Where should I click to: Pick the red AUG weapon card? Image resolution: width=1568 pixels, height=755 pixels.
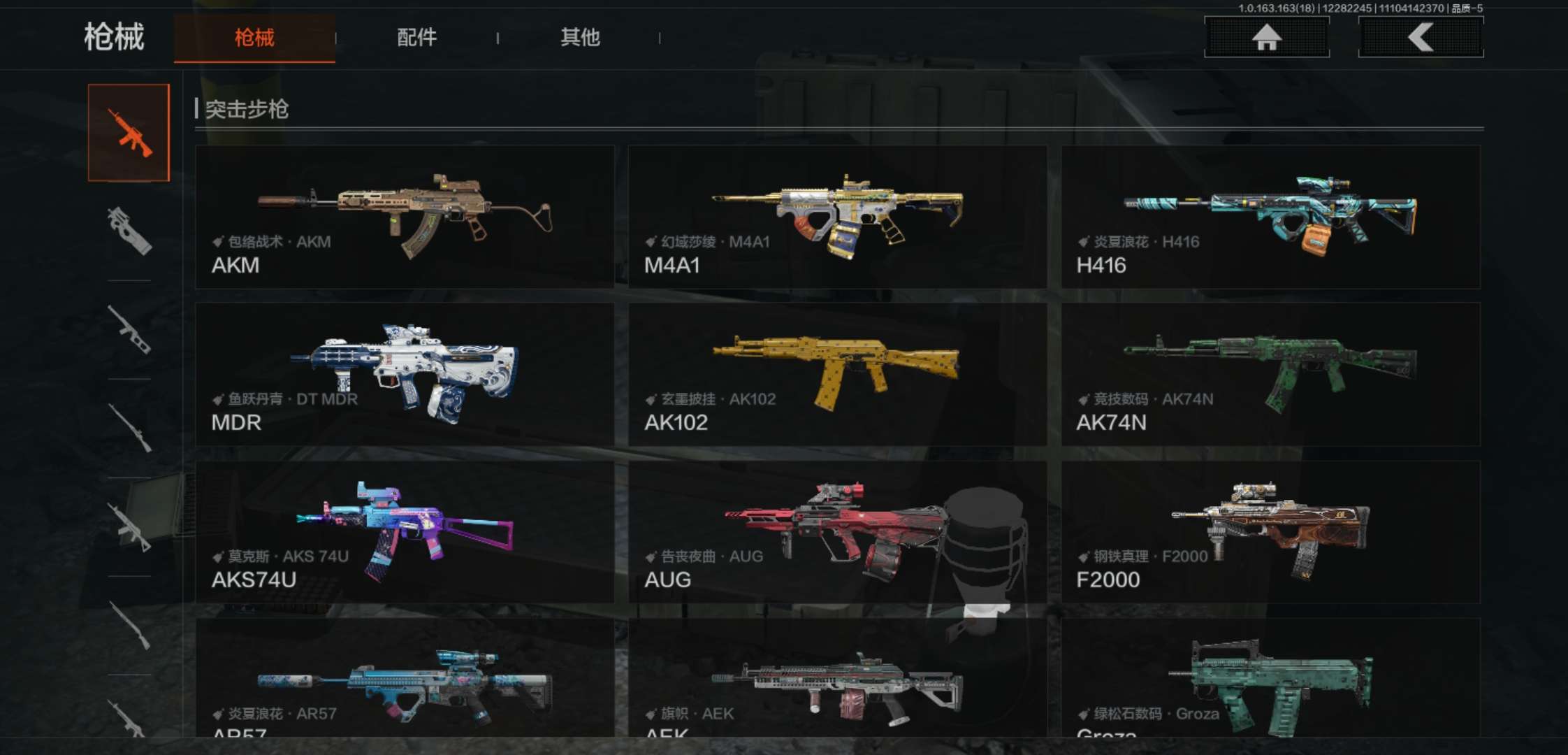click(x=837, y=531)
